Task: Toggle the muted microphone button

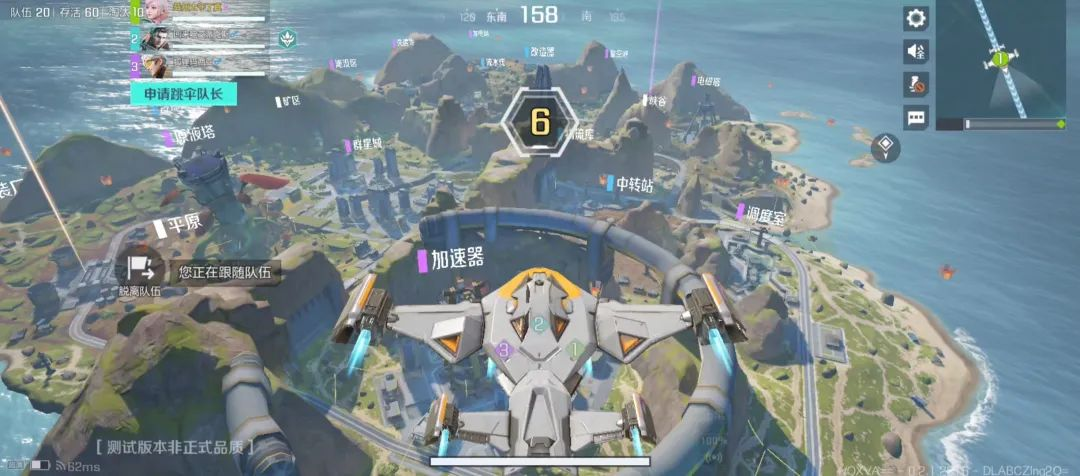Action: (916, 83)
